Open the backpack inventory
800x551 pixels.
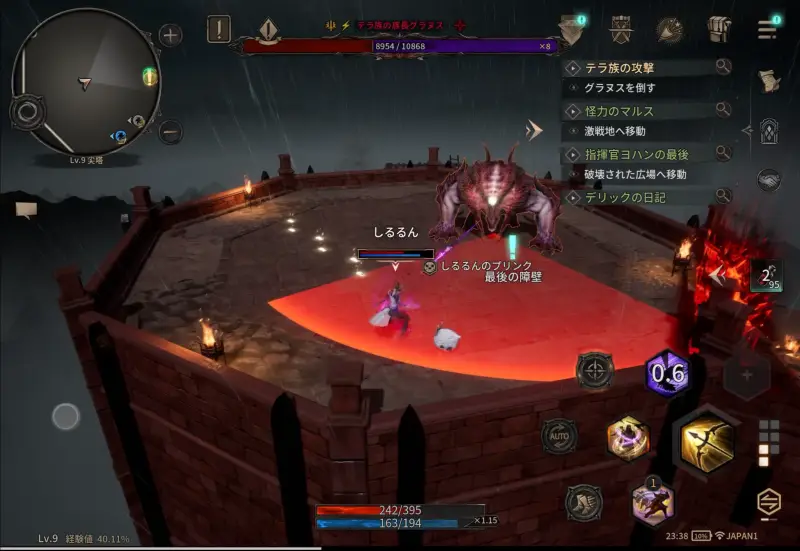pyautogui.click(x=719, y=30)
